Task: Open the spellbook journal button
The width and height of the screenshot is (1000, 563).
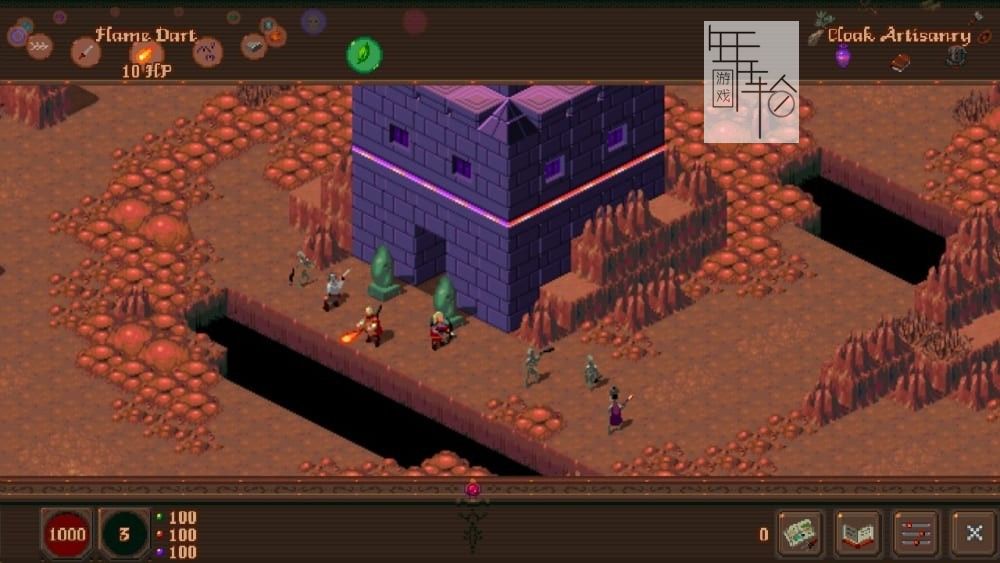Action: point(858,533)
